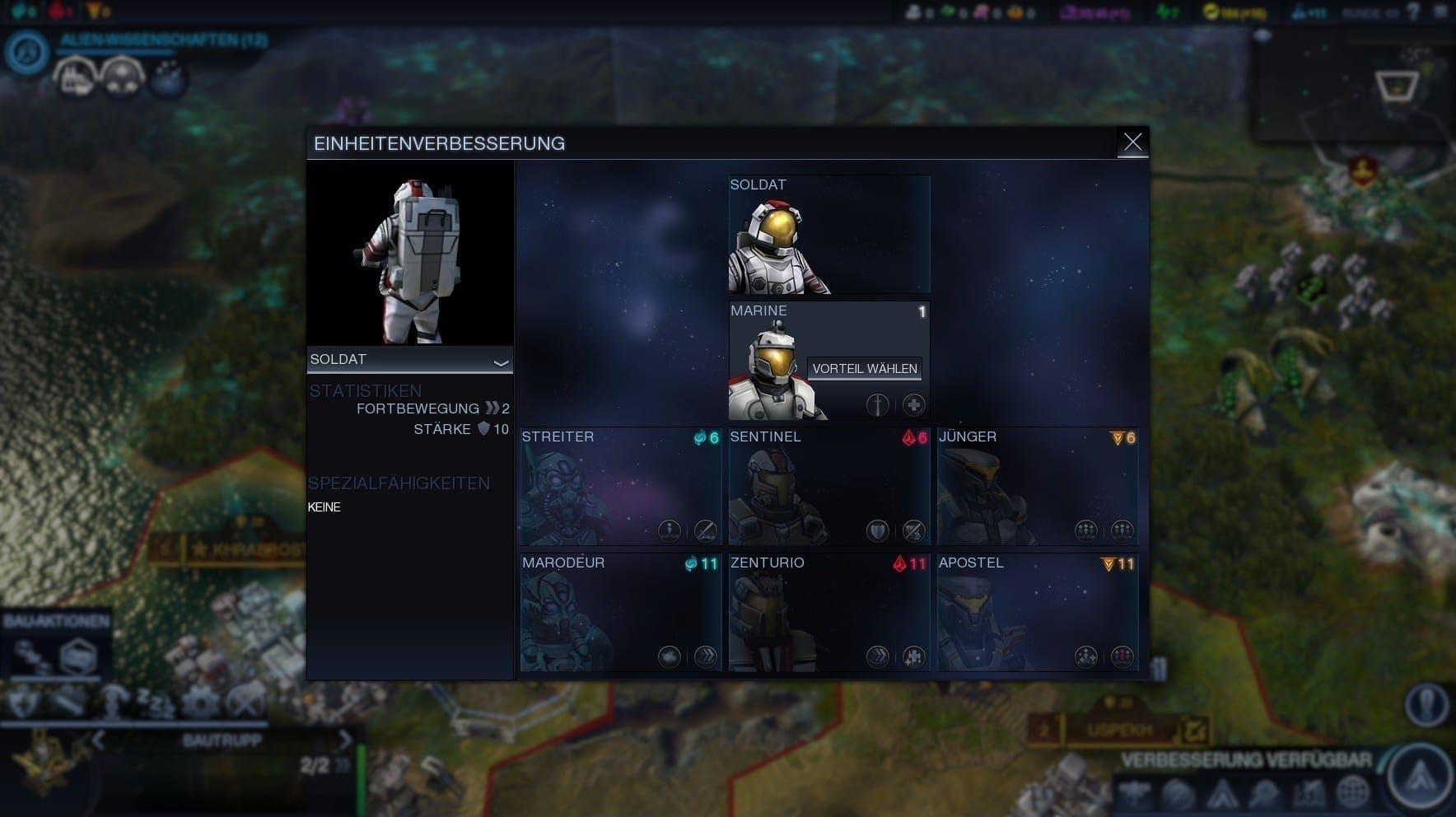
Task: Click the Verbesserung Verfügbar notification button
Action: (x=1419, y=775)
